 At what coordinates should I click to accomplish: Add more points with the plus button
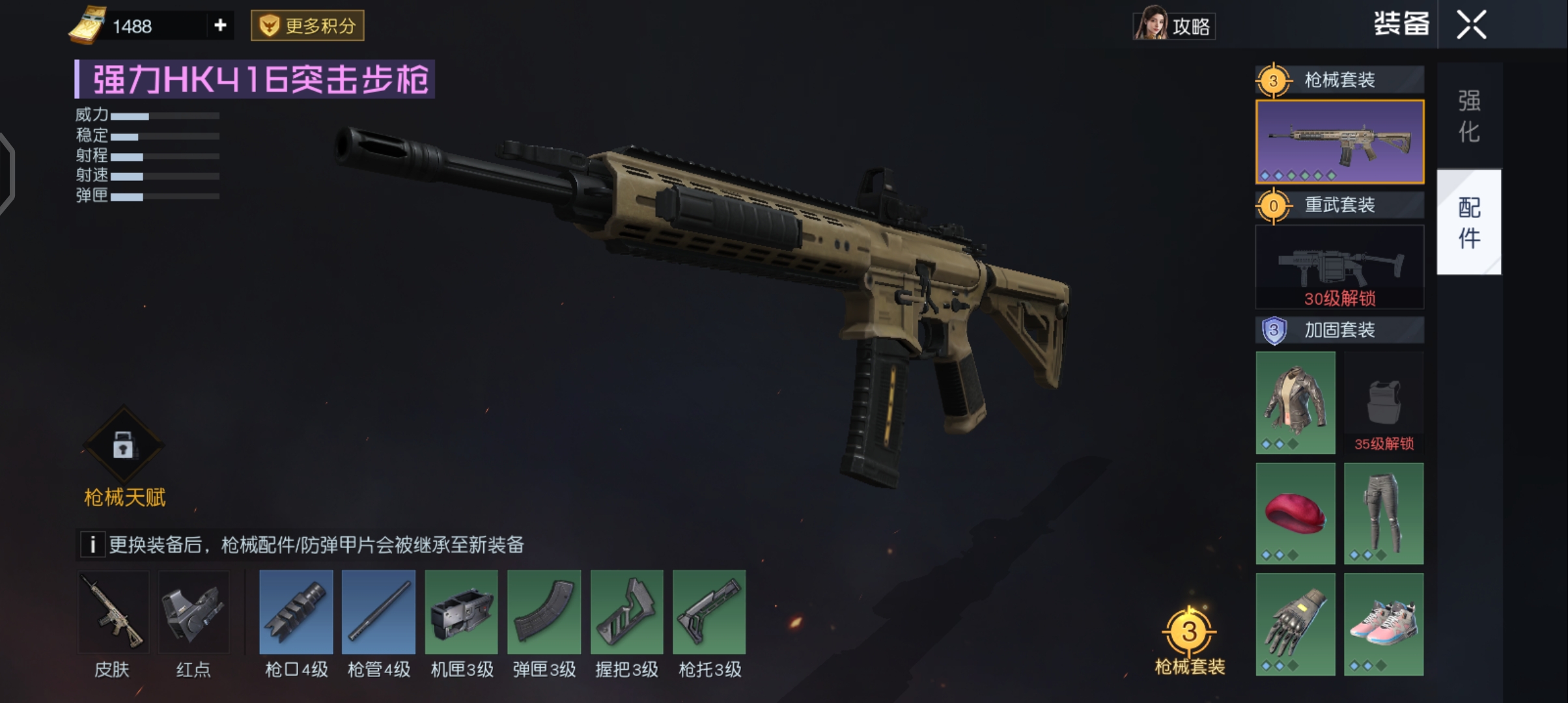click(x=220, y=25)
